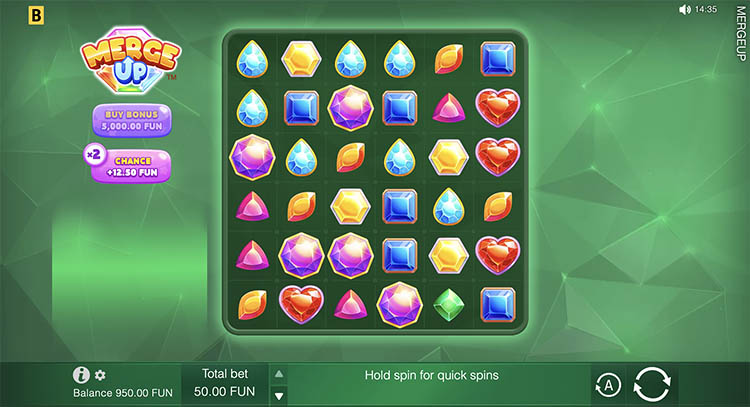This screenshot has height=407, width=750.
Task: Open the game info page
Action: point(82,375)
